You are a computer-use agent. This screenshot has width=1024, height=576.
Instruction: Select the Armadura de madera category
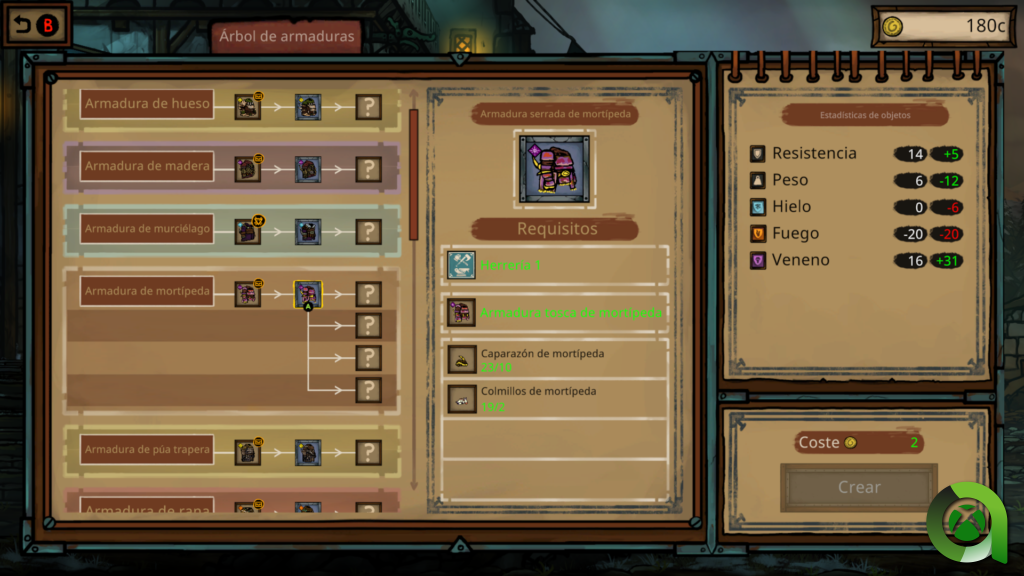click(x=147, y=166)
